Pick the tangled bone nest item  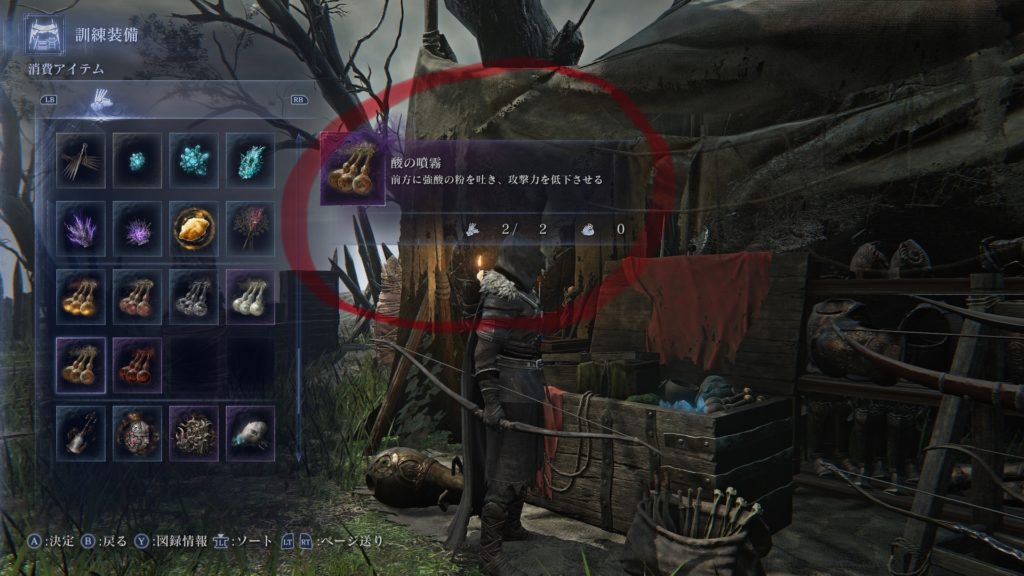(194, 430)
